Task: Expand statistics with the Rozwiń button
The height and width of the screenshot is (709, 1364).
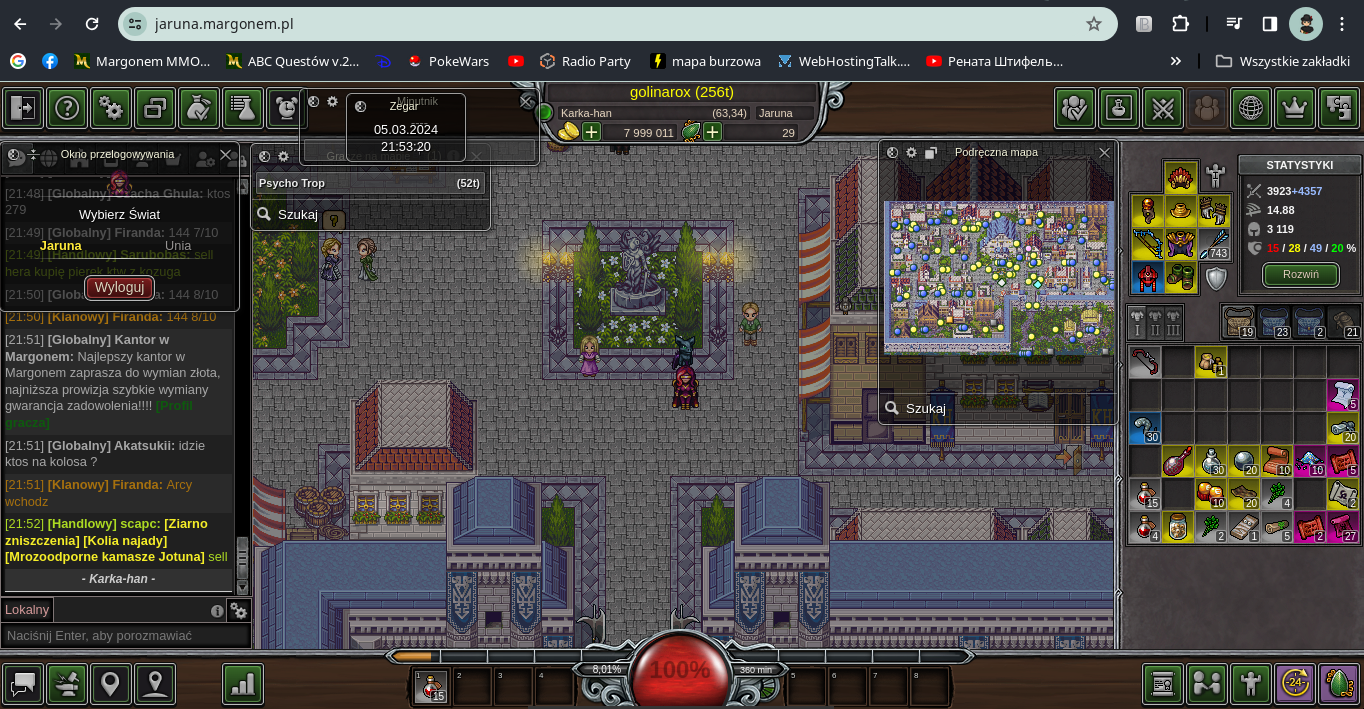Action: pyautogui.click(x=1300, y=274)
